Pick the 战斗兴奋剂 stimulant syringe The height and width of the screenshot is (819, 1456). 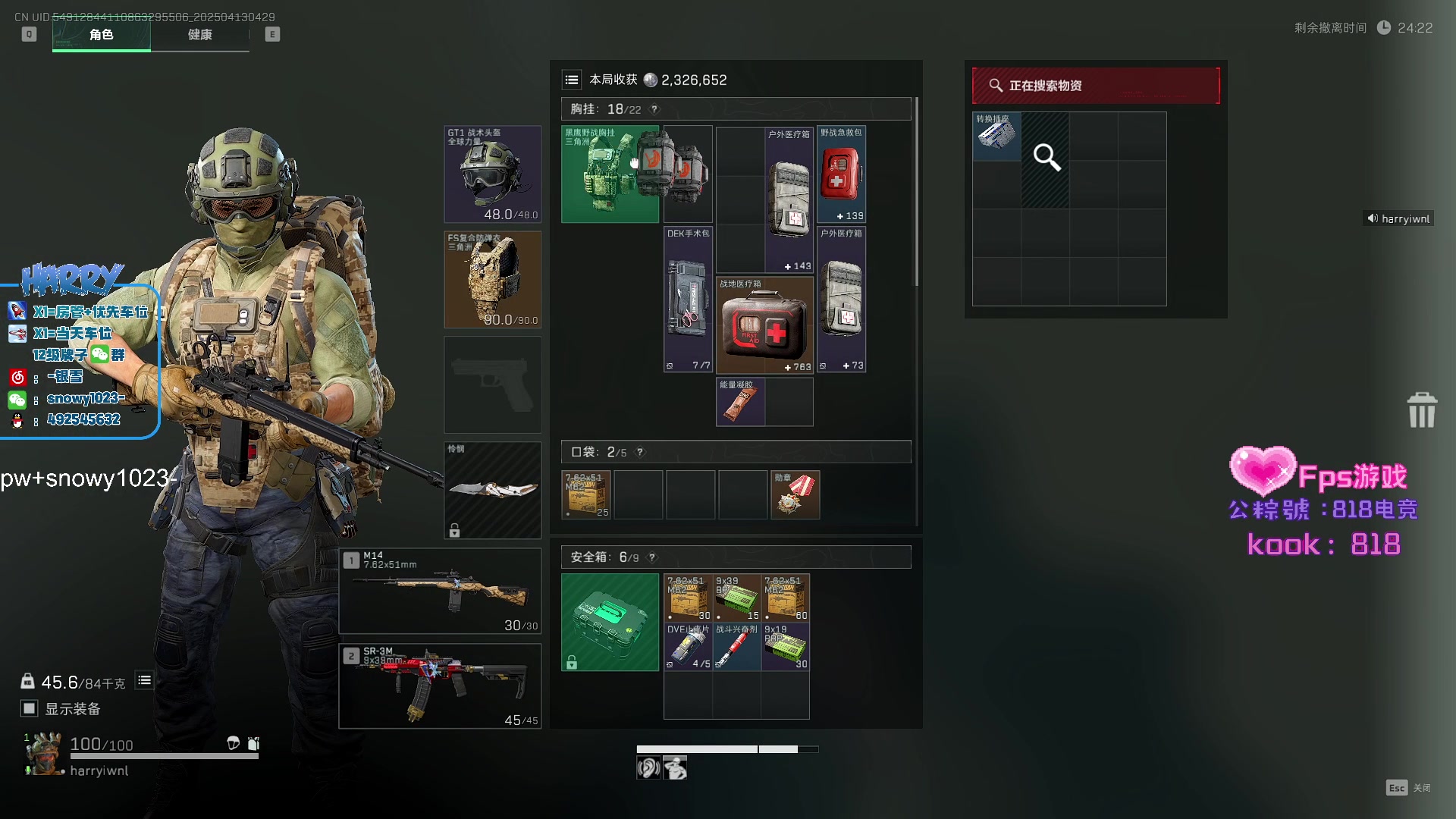736,647
